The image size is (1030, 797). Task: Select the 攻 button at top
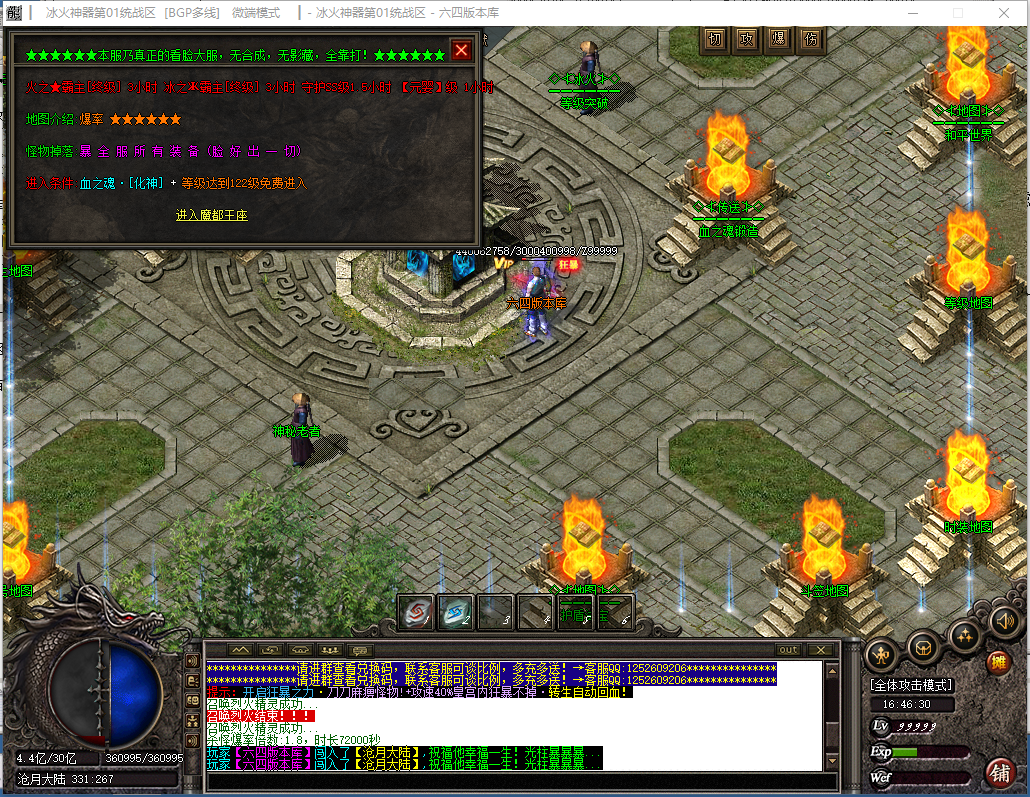[x=746, y=39]
